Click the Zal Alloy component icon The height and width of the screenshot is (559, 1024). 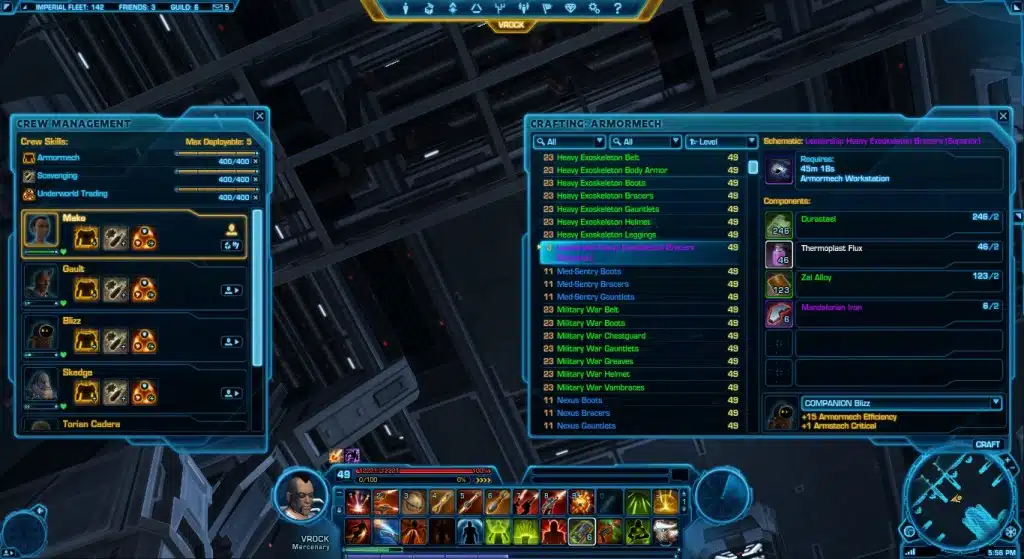tap(779, 285)
